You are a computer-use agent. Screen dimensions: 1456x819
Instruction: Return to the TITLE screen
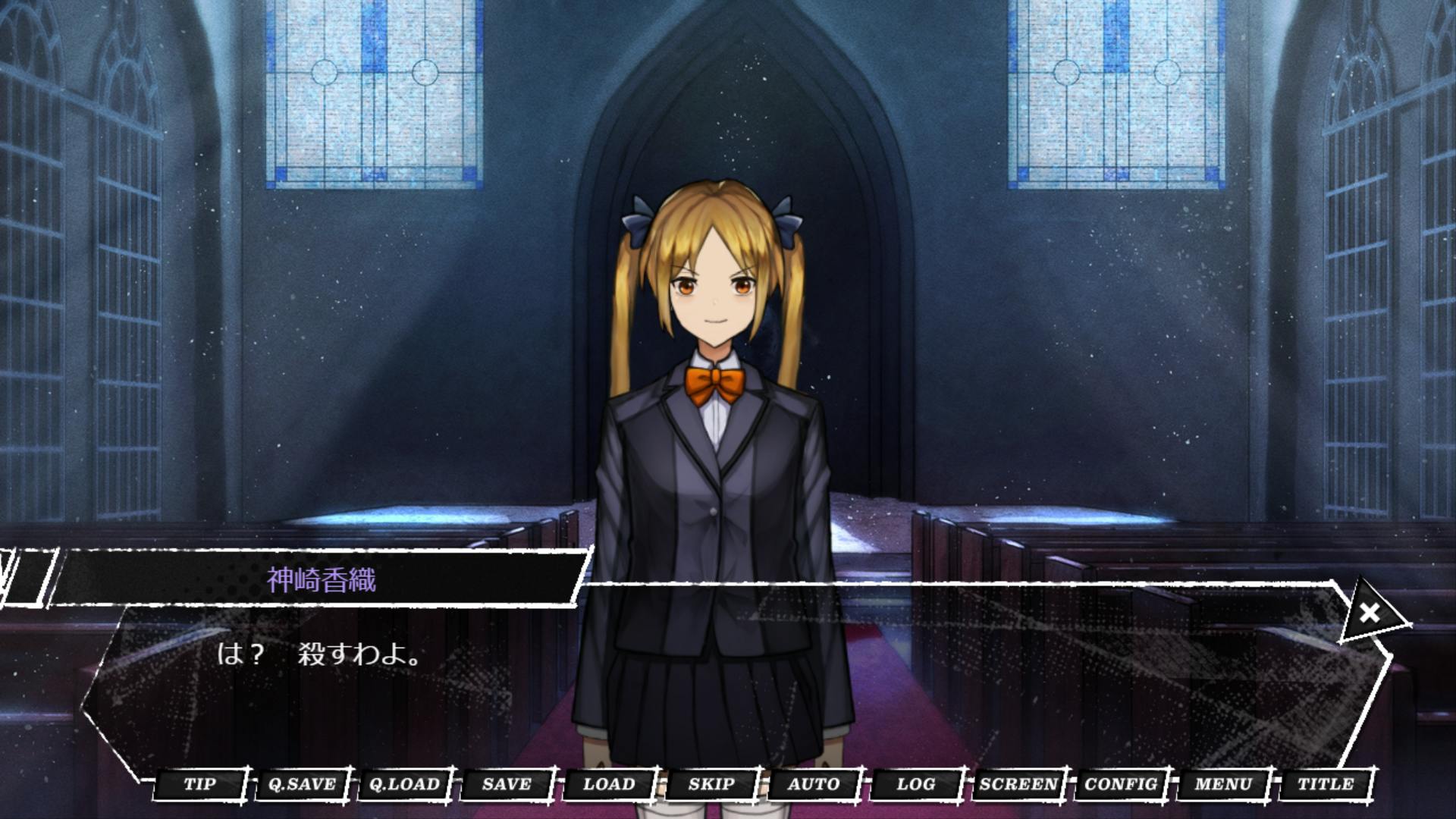(x=1326, y=784)
